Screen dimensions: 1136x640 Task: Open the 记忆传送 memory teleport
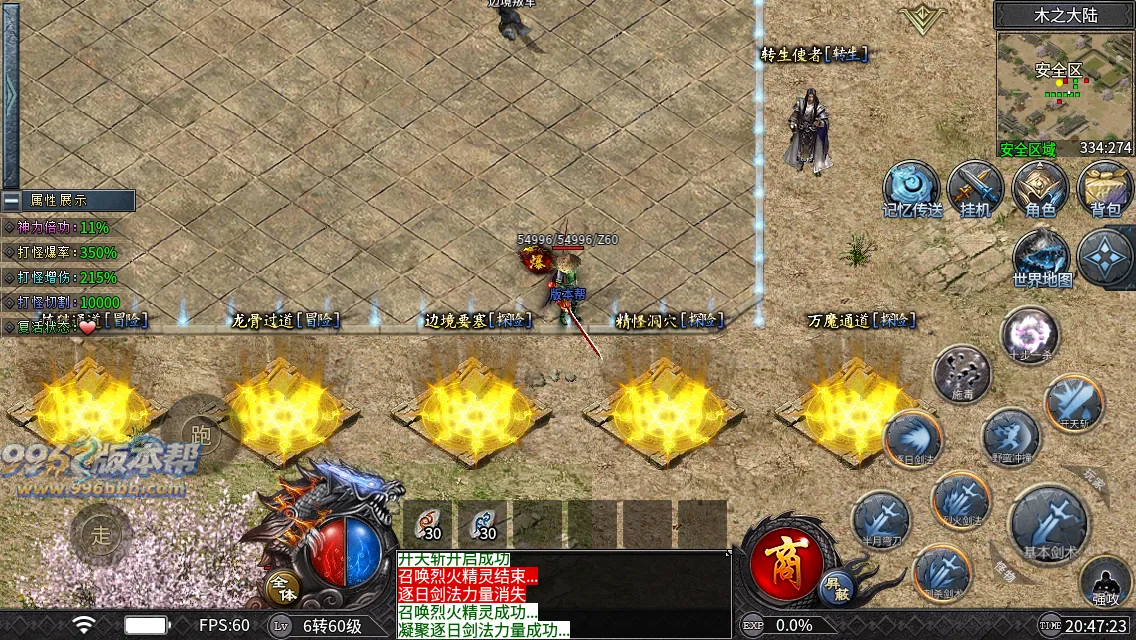coord(911,188)
